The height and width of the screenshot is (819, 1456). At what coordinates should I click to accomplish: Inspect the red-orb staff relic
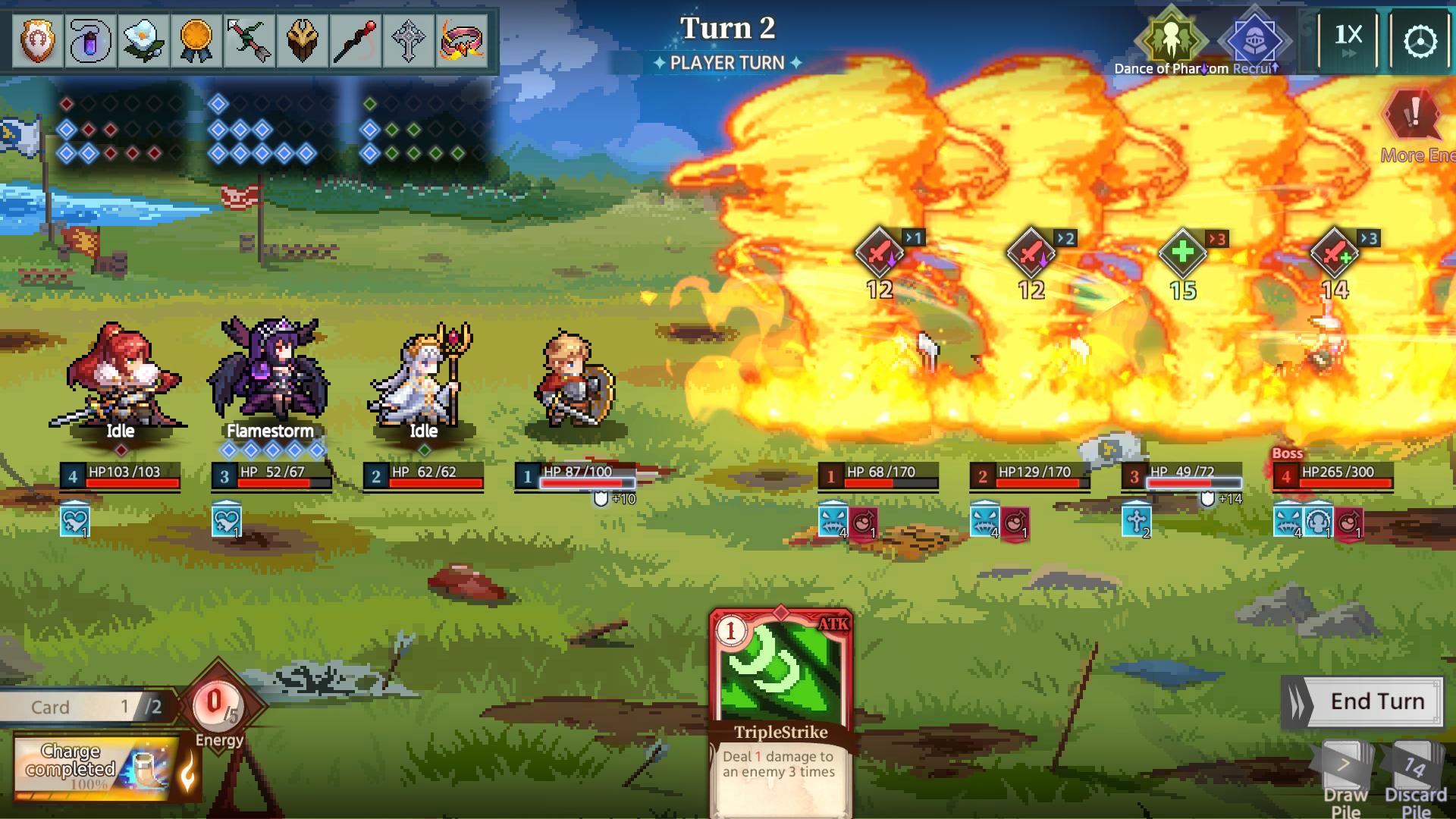356,40
